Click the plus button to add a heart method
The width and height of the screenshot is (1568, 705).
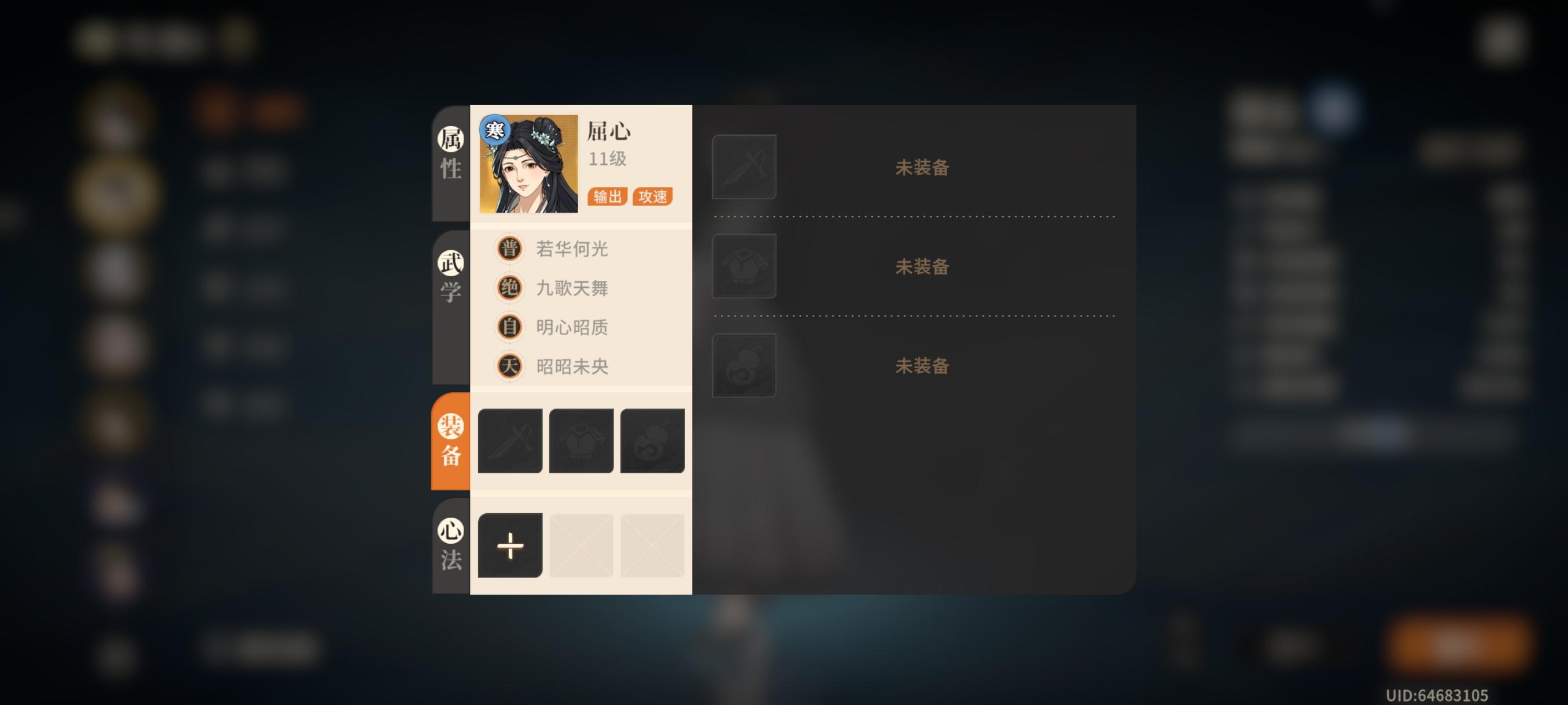point(510,546)
